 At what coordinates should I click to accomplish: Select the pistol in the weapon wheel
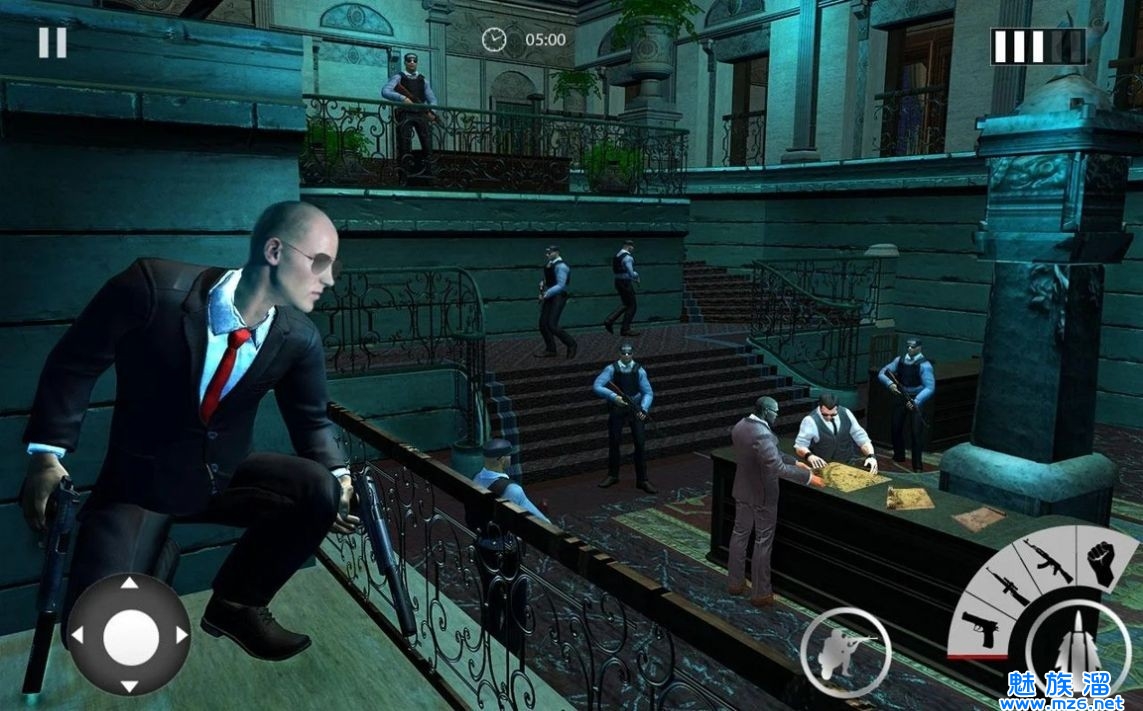click(x=978, y=627)
